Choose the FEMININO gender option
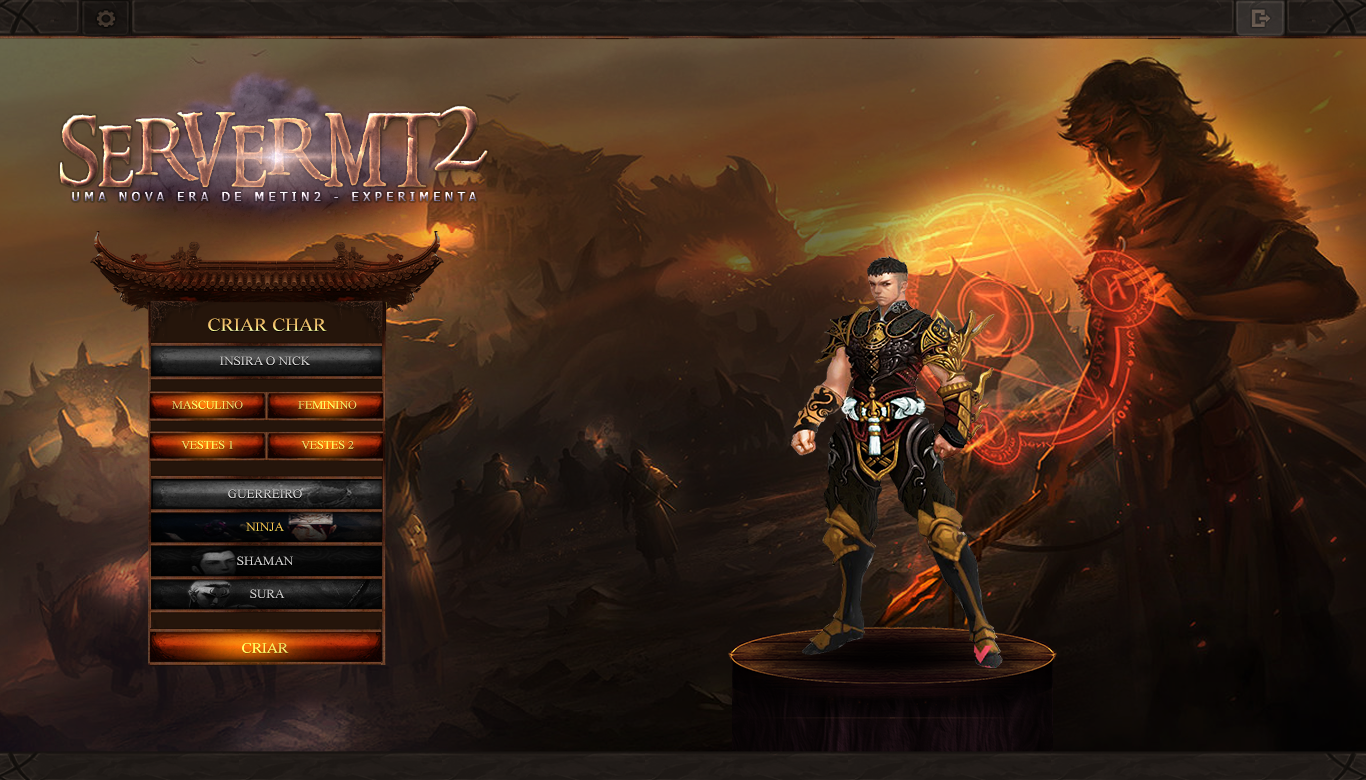 326,405
